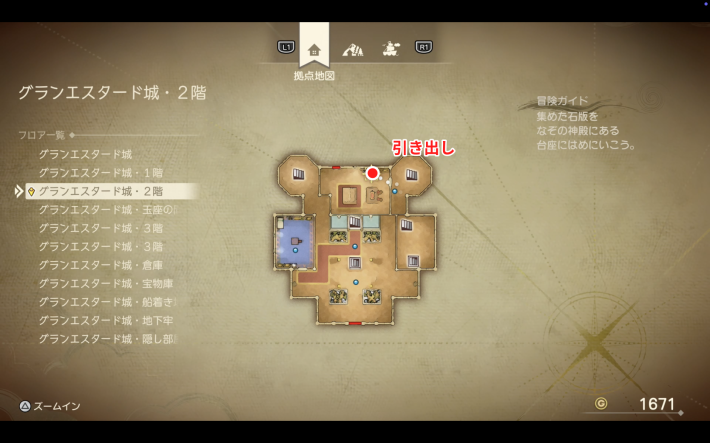Select the 拠点地図 house tab
Screen dimensions: 710x443
[315, 48]
